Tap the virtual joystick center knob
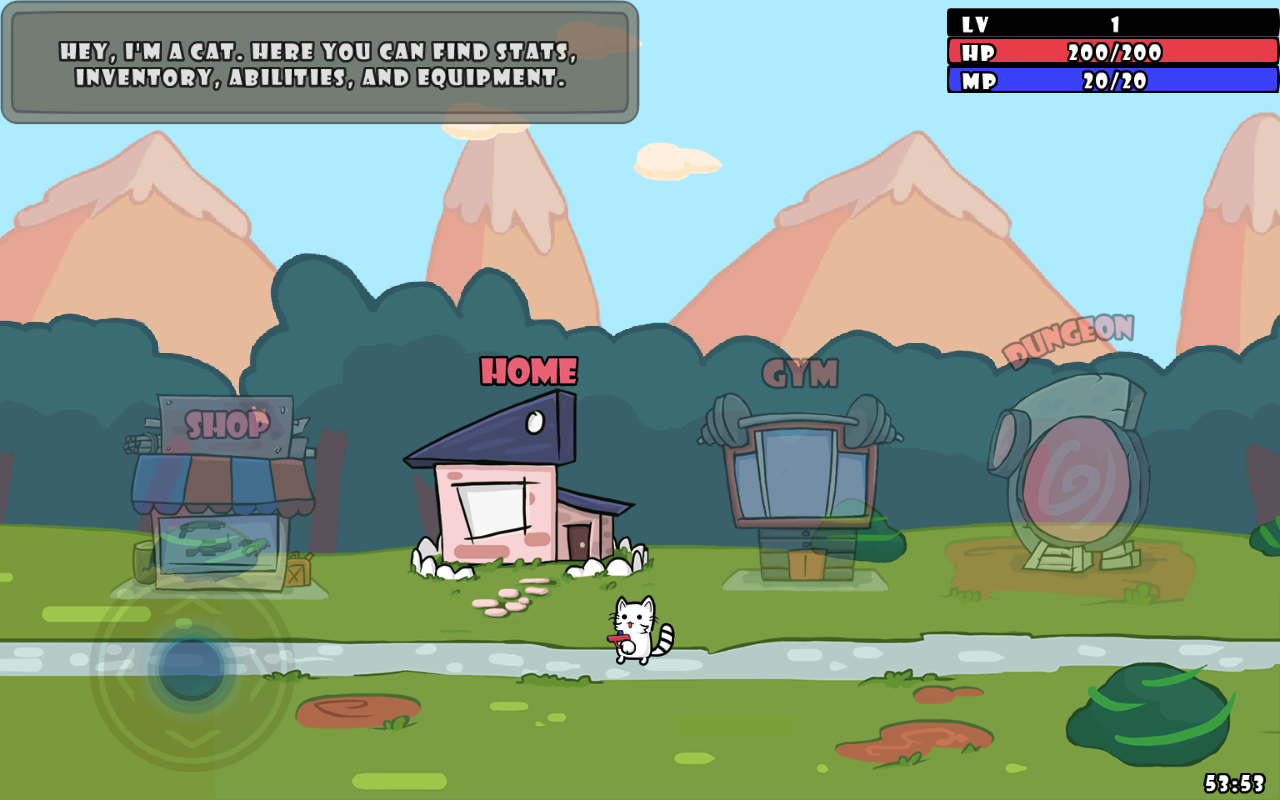 (x=191, y=668)
